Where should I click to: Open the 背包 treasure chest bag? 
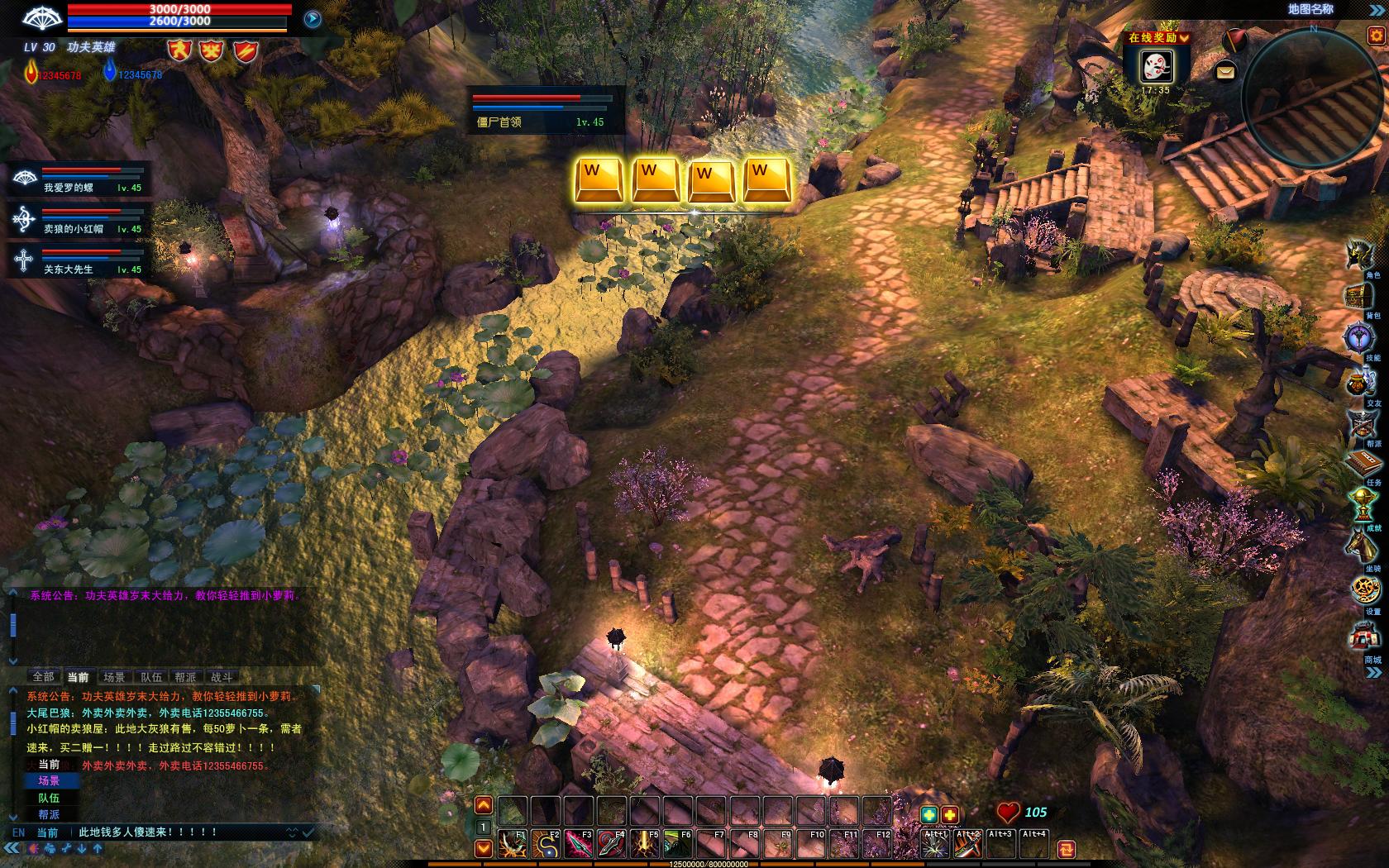click(1360, 297)
